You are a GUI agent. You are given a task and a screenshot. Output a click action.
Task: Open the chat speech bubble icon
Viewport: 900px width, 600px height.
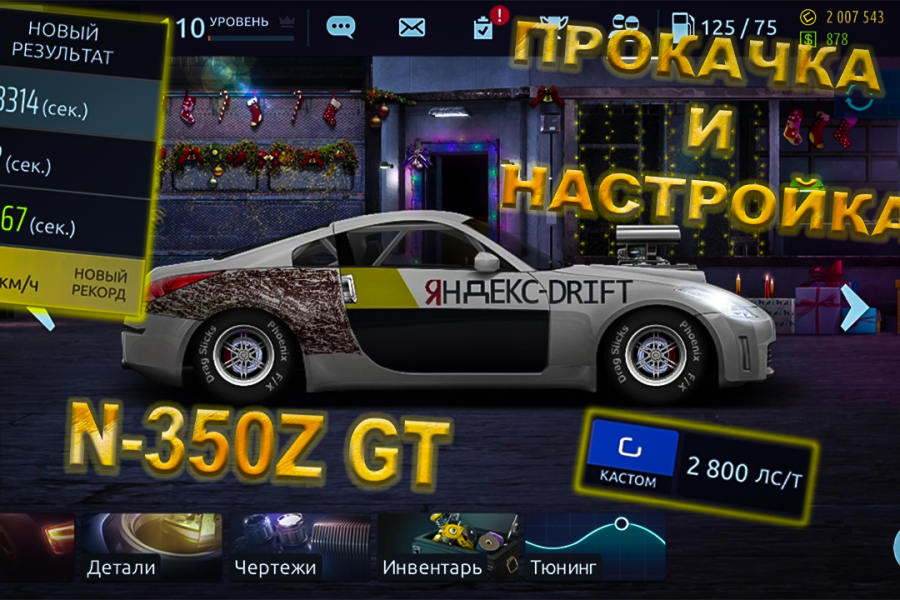(340, 27)
